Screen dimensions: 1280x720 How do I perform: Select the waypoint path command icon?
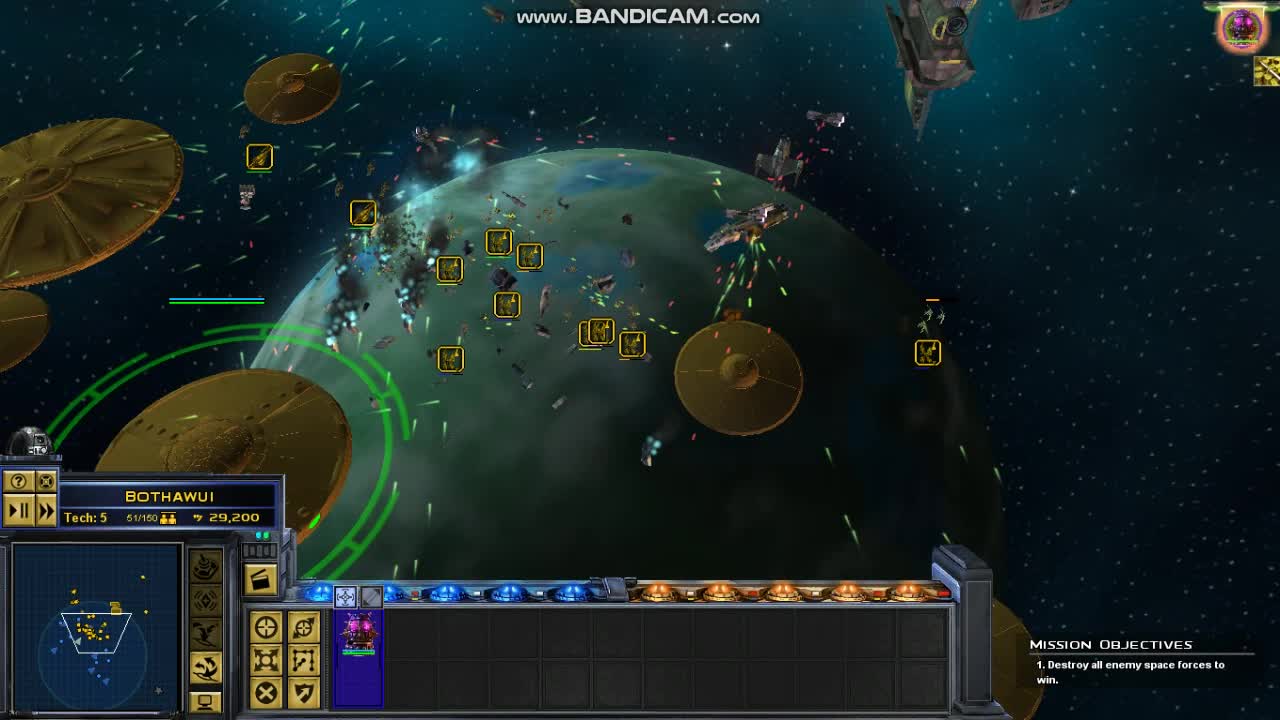304,662
